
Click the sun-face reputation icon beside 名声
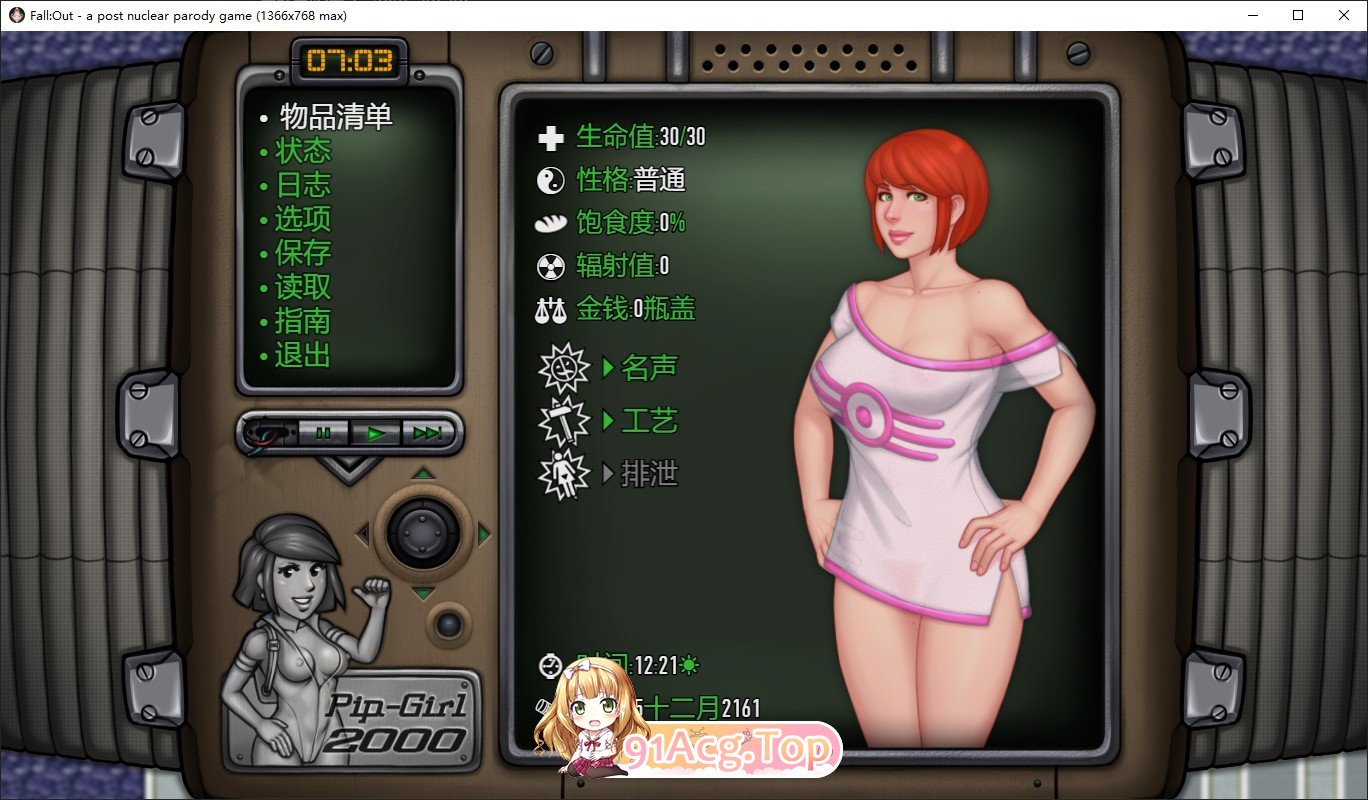tap(564, 366)
